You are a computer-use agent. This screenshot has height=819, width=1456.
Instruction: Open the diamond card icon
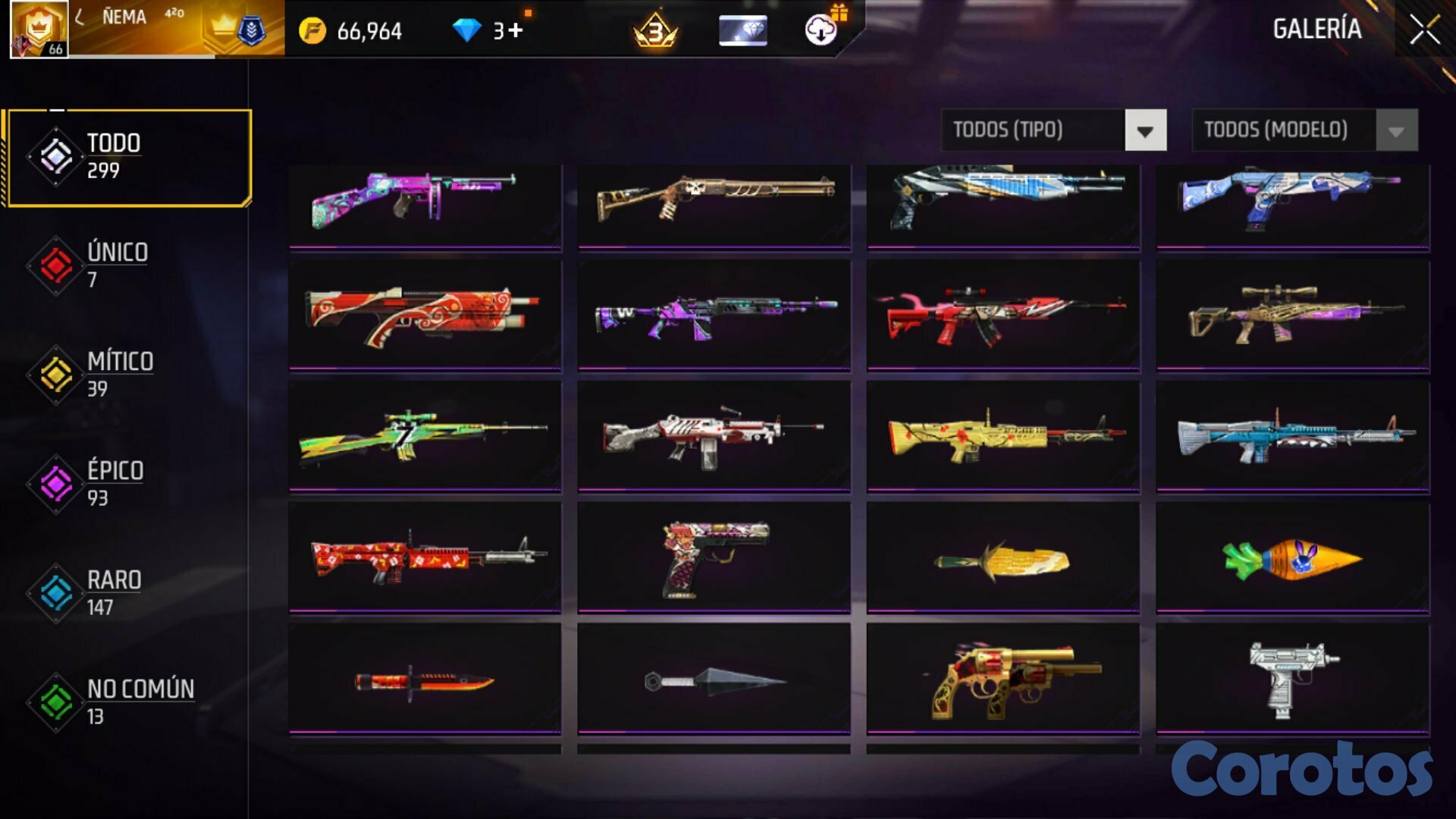[742, 31]
